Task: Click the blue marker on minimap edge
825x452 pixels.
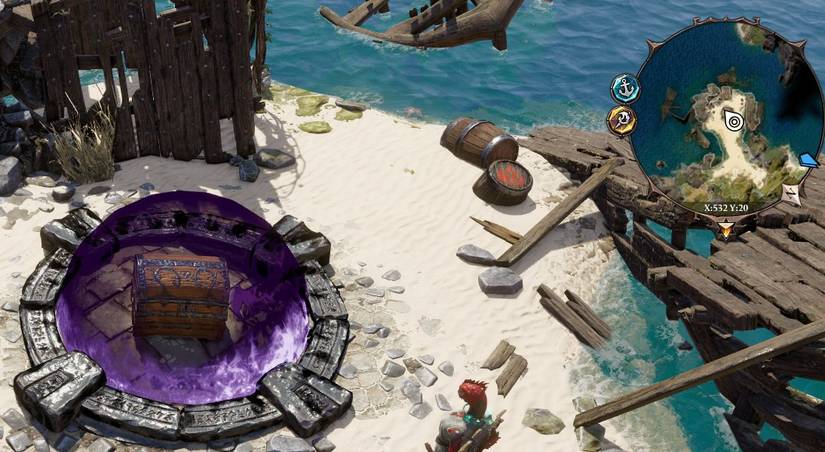Action: pyautogui.click(x=808, y=160)
